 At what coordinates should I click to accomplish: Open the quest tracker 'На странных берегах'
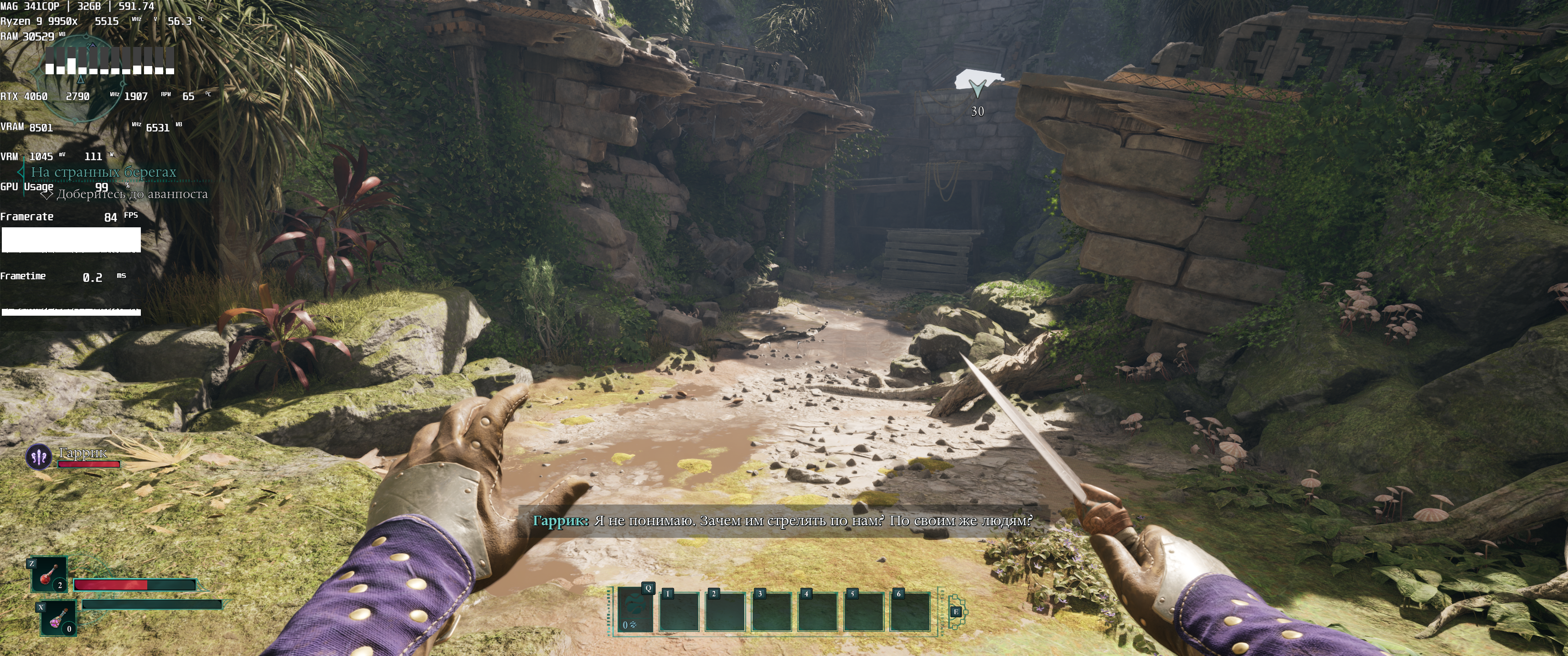pos(103,172)
